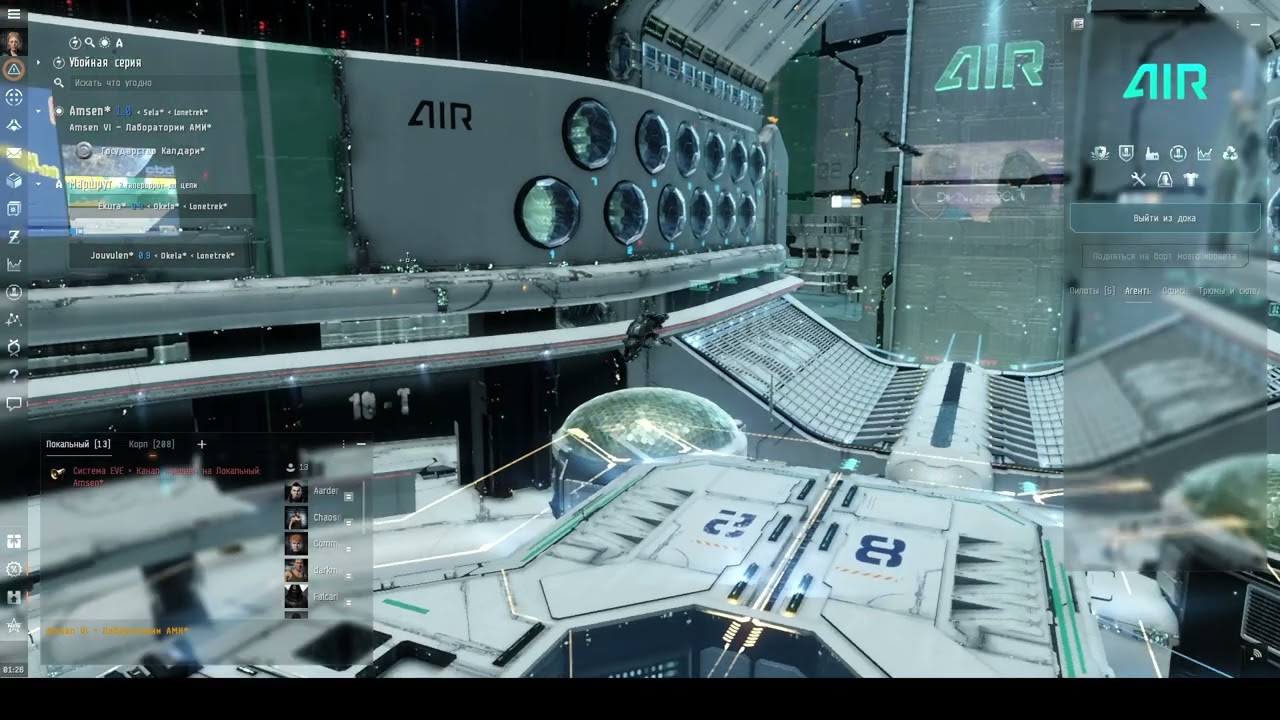This screenshot has height=720, width=1280.
Task: Open the "Пилоты [5]" tab
Action: 1092,291
